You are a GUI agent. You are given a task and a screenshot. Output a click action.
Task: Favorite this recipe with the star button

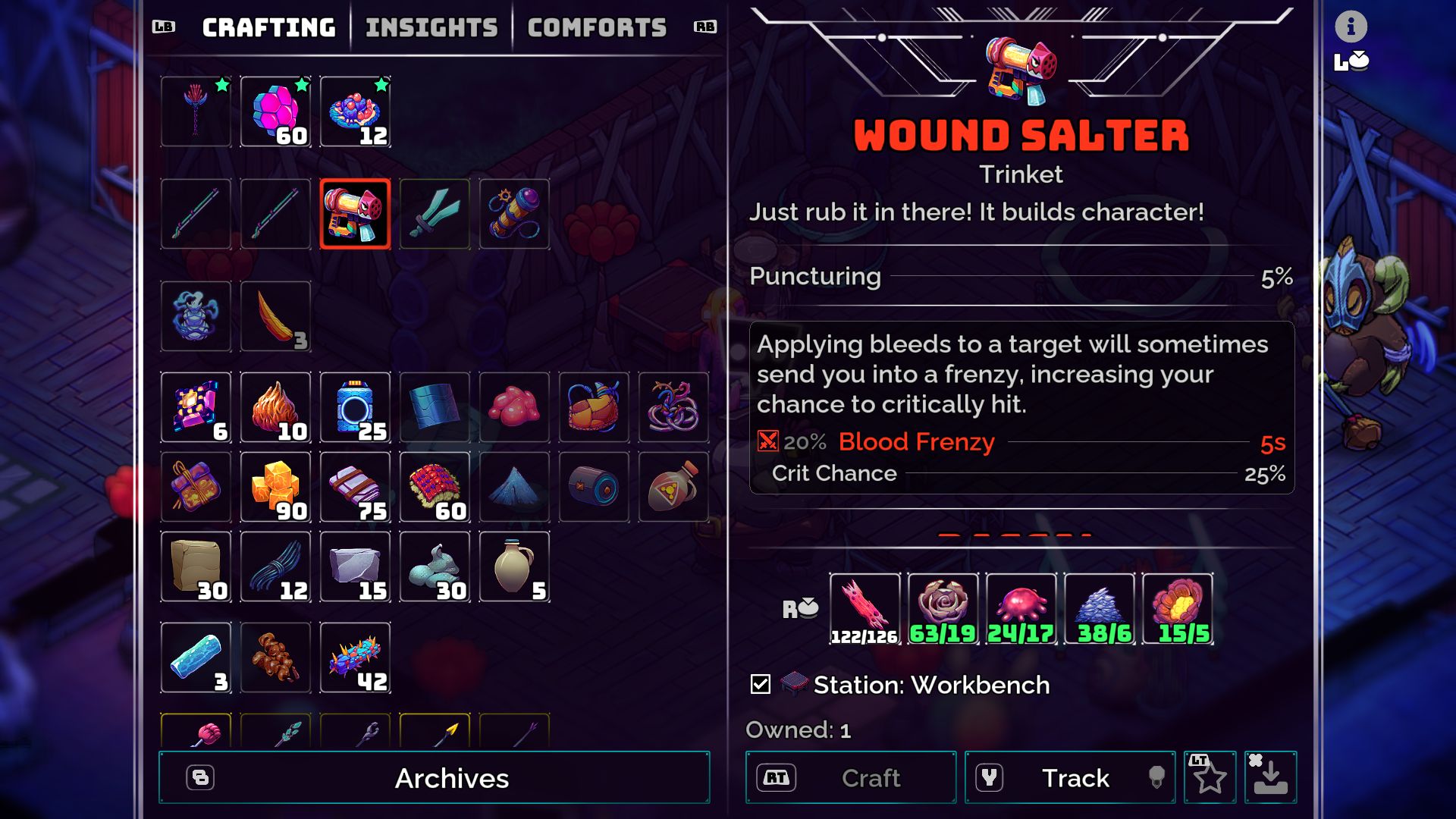point(1210,777)
